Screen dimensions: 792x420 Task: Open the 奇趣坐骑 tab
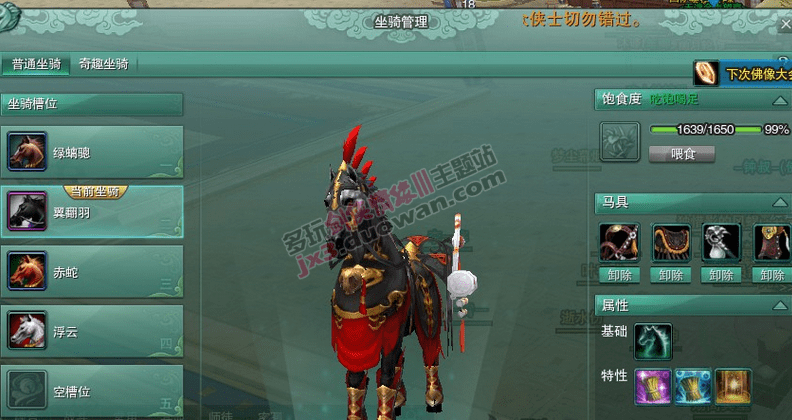[103, 65]
